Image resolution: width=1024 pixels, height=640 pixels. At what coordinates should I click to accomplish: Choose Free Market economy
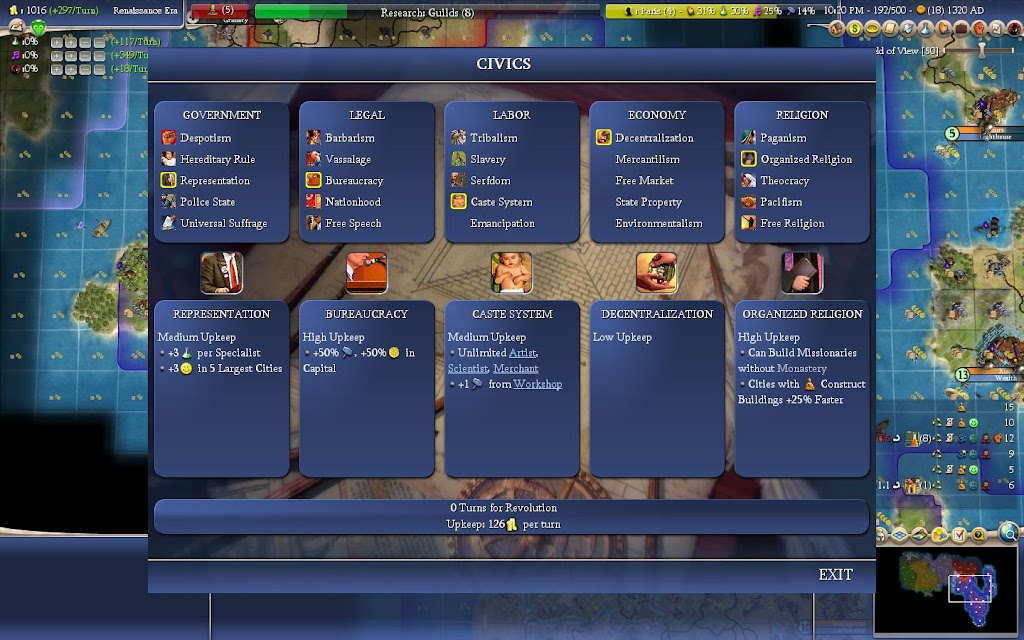click(644, 181)
